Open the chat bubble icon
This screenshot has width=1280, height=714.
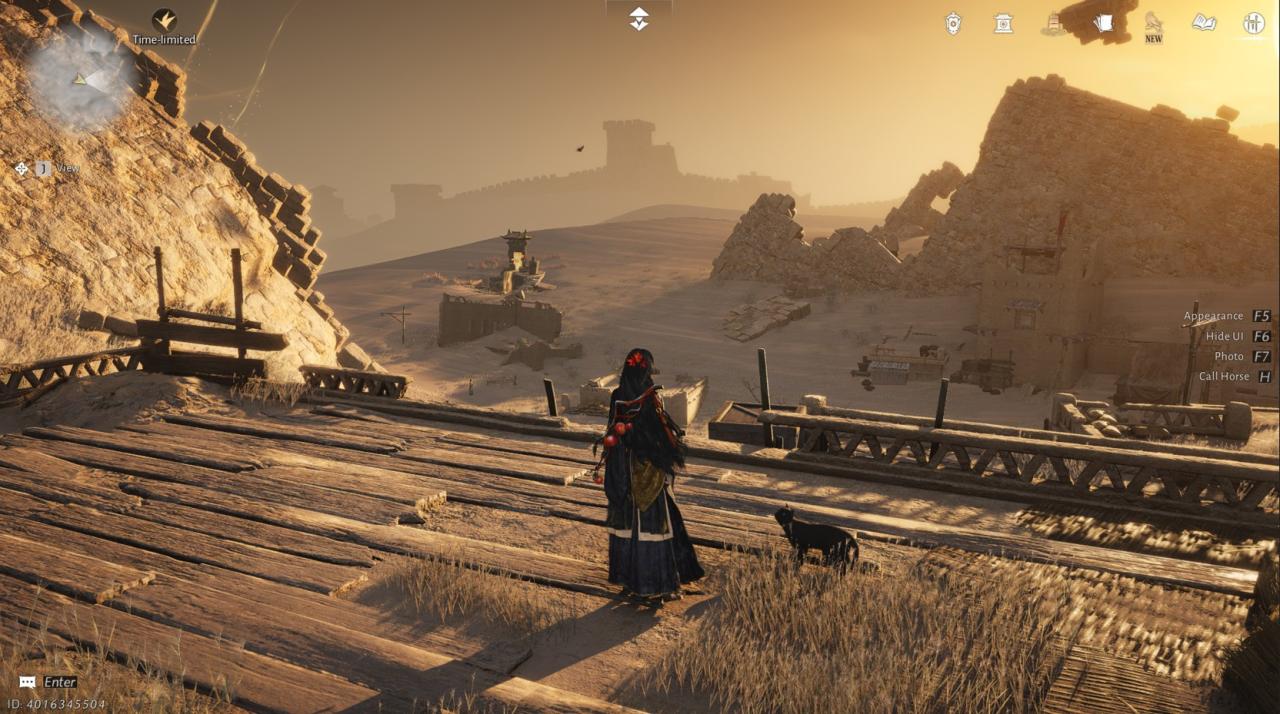(x=28, y=682)
